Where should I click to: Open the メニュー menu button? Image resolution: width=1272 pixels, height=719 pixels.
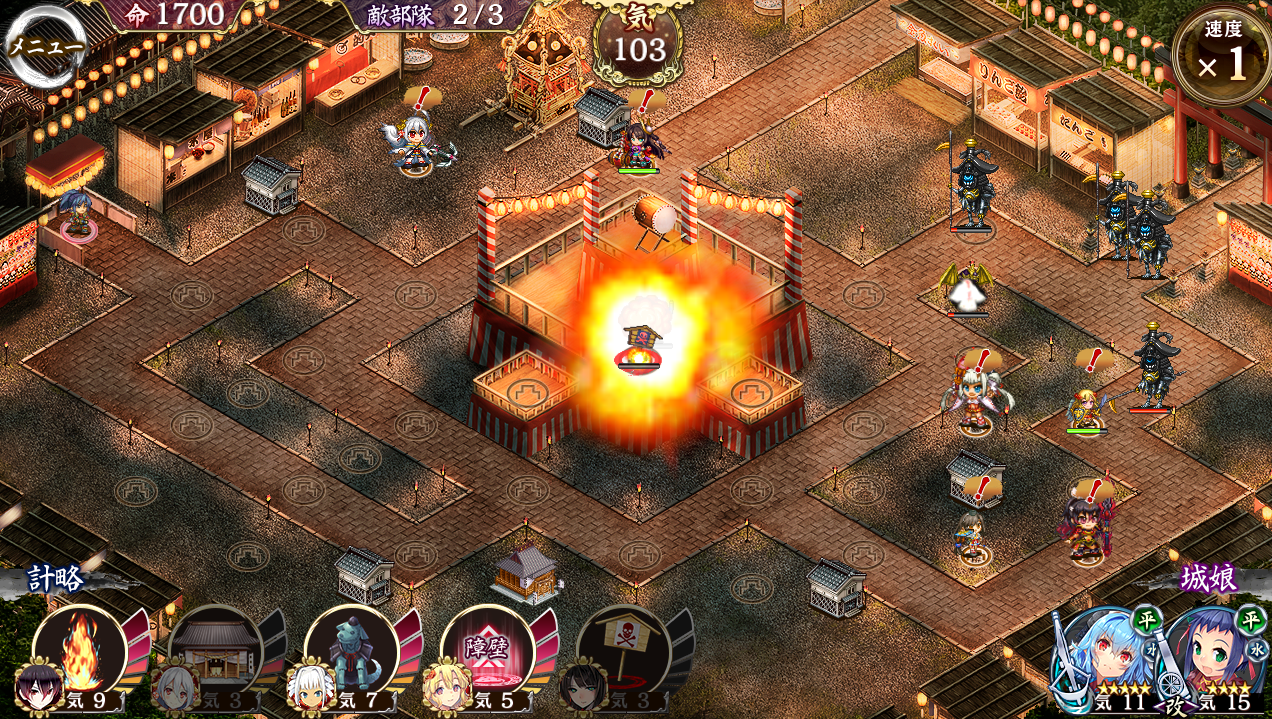point(45,45)
